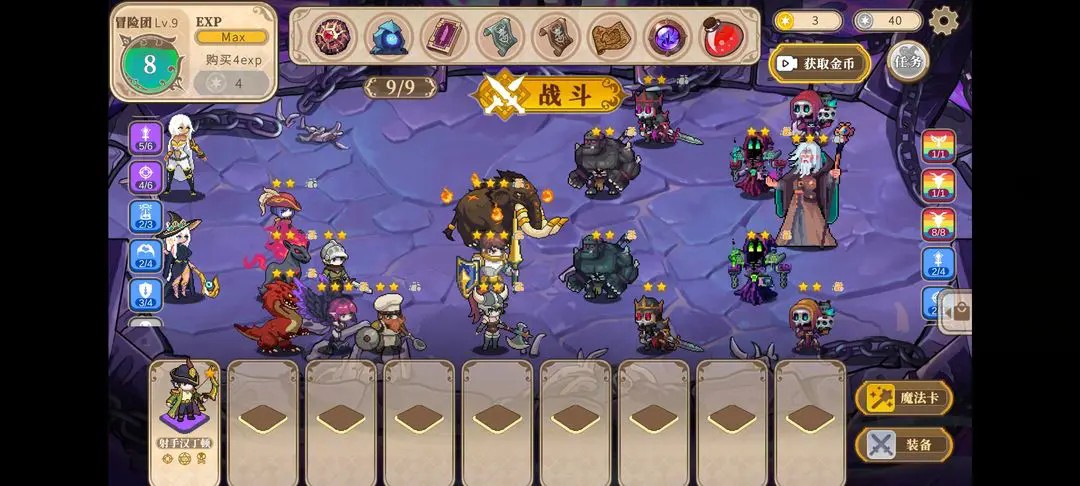Open the settings gear

[x=943, y=20]
